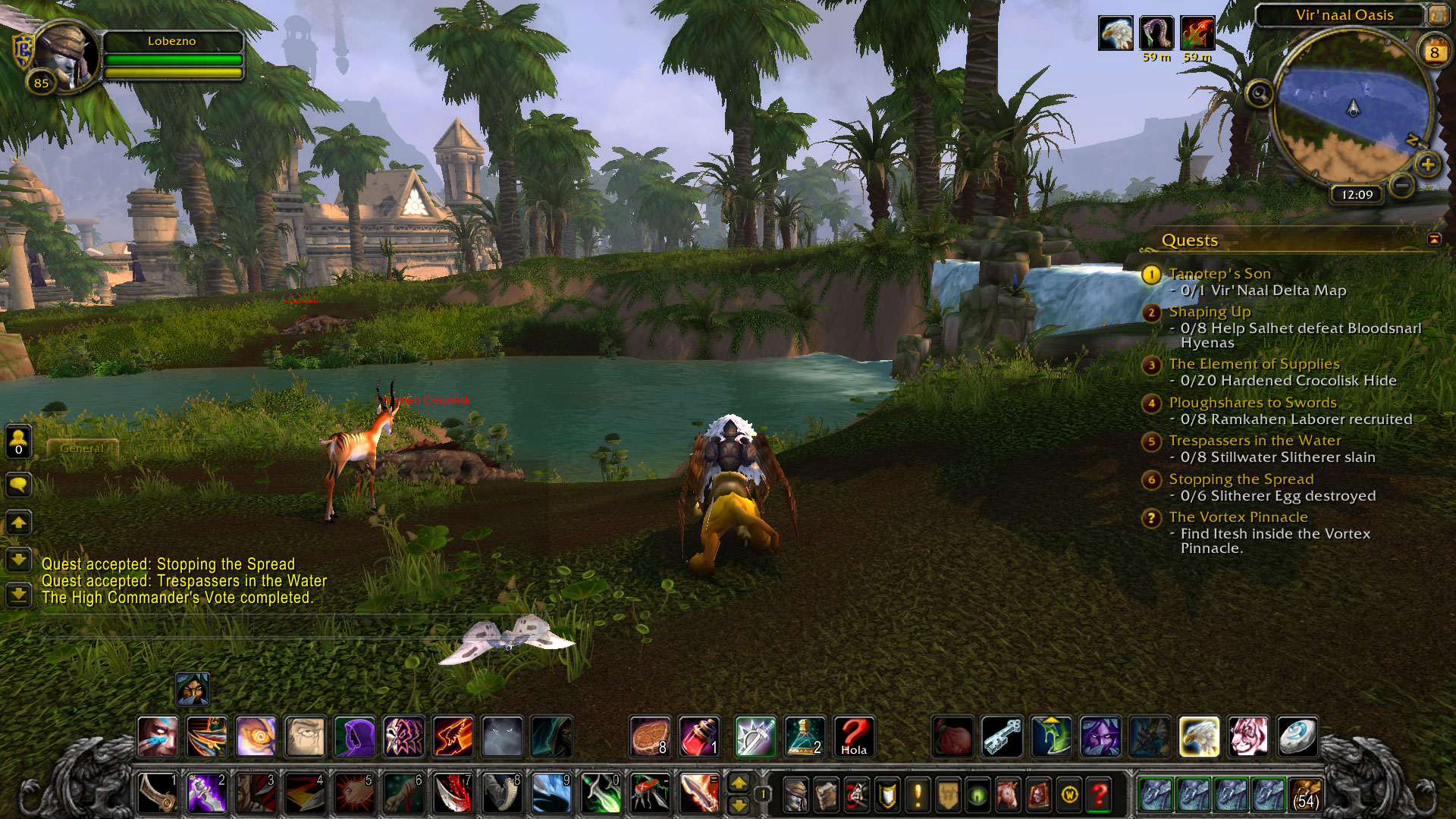Activate the bloody blade ability in slot 7
This screenshot has height=819, width=1456.
click(x=453, y=794)
